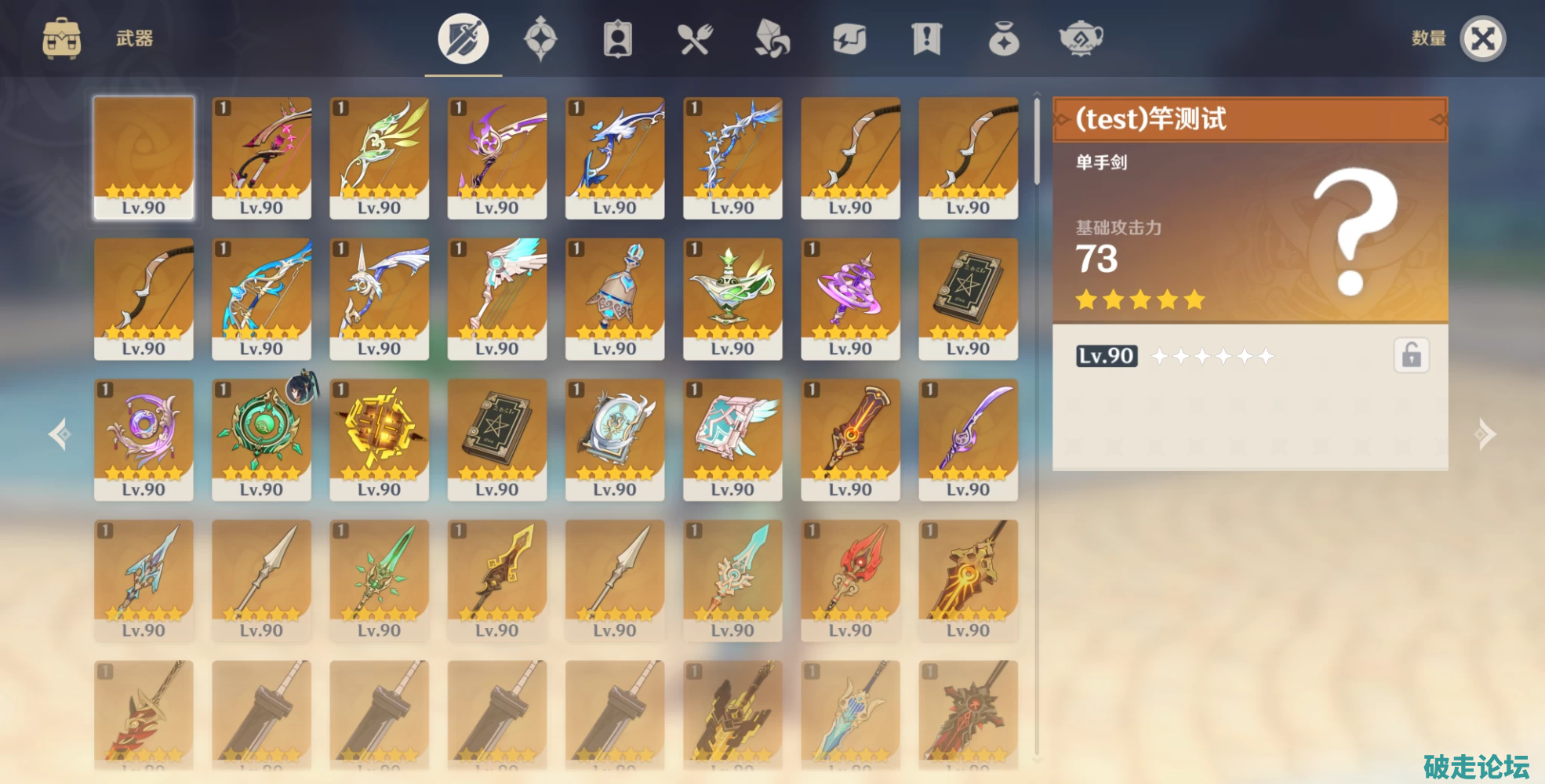This screenshot has width=1545, height=784.
Task: Switch to the Furnishings teapot tab
Action: pyautogui.click(x=1081, y=38)
